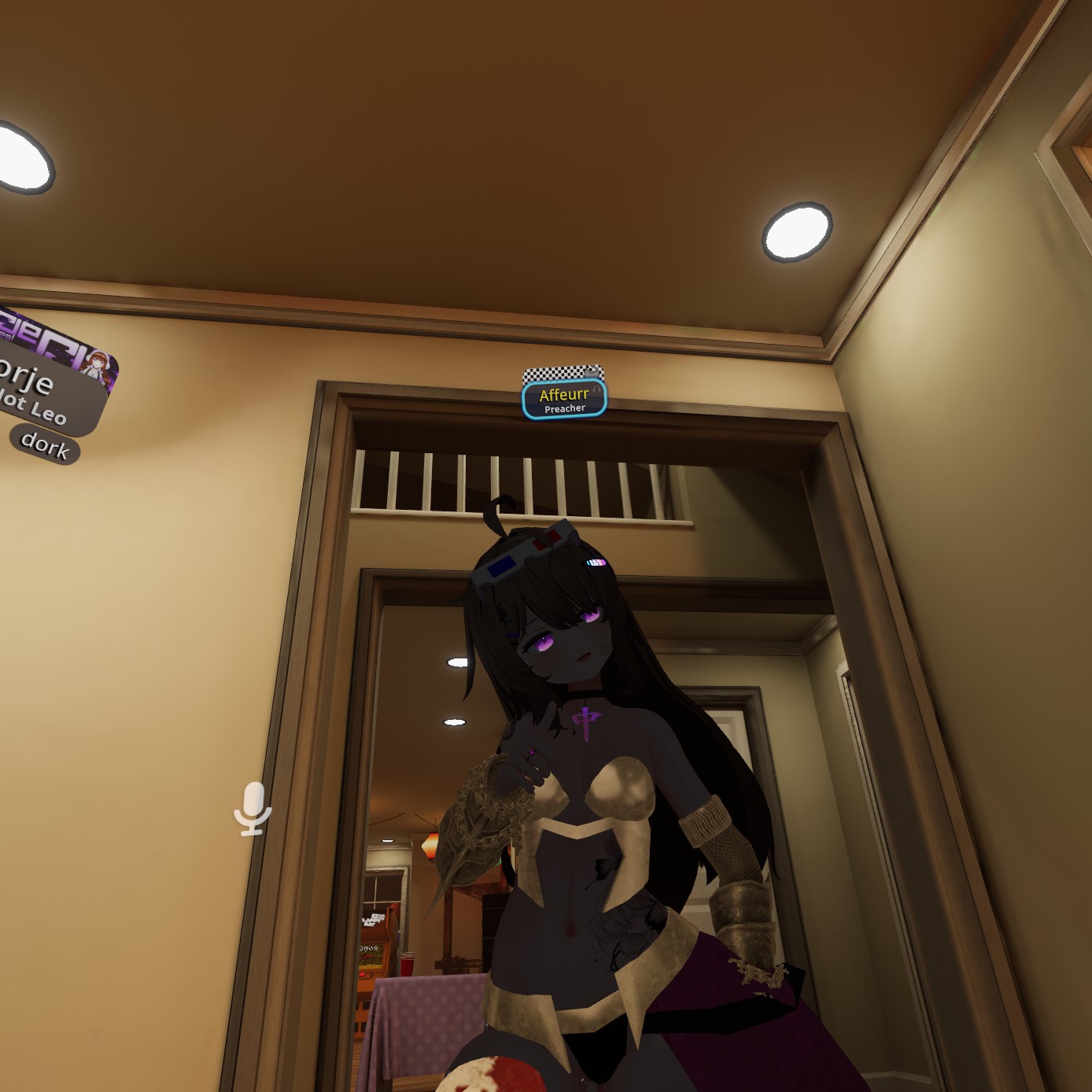Image resolution: width=1092 pixels, height=1092 pixels.
Task: Toggle the microphone mute icon
Action: coord(253,808)
